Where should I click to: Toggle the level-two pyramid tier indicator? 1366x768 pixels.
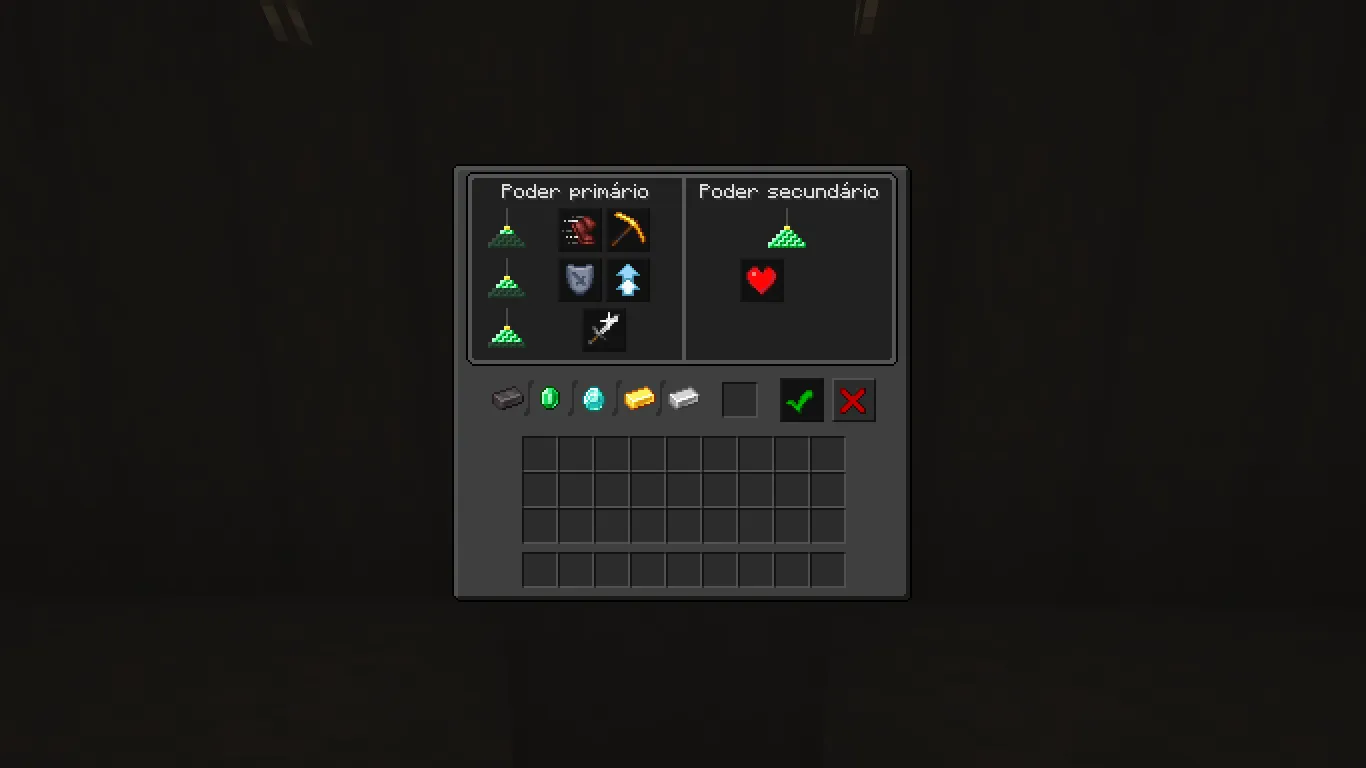(x=506, y=284)
